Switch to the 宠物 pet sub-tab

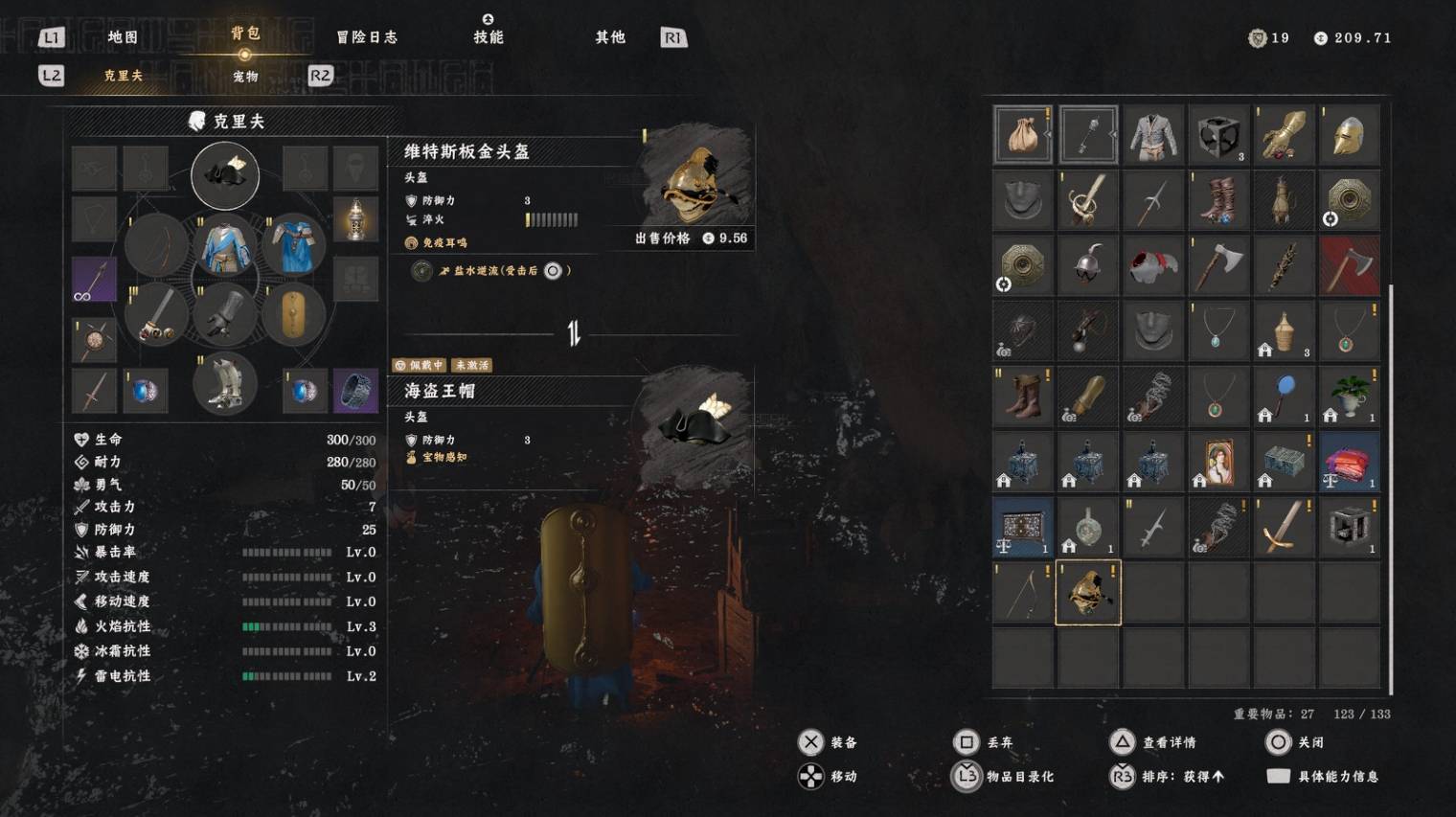click(245, 76)
